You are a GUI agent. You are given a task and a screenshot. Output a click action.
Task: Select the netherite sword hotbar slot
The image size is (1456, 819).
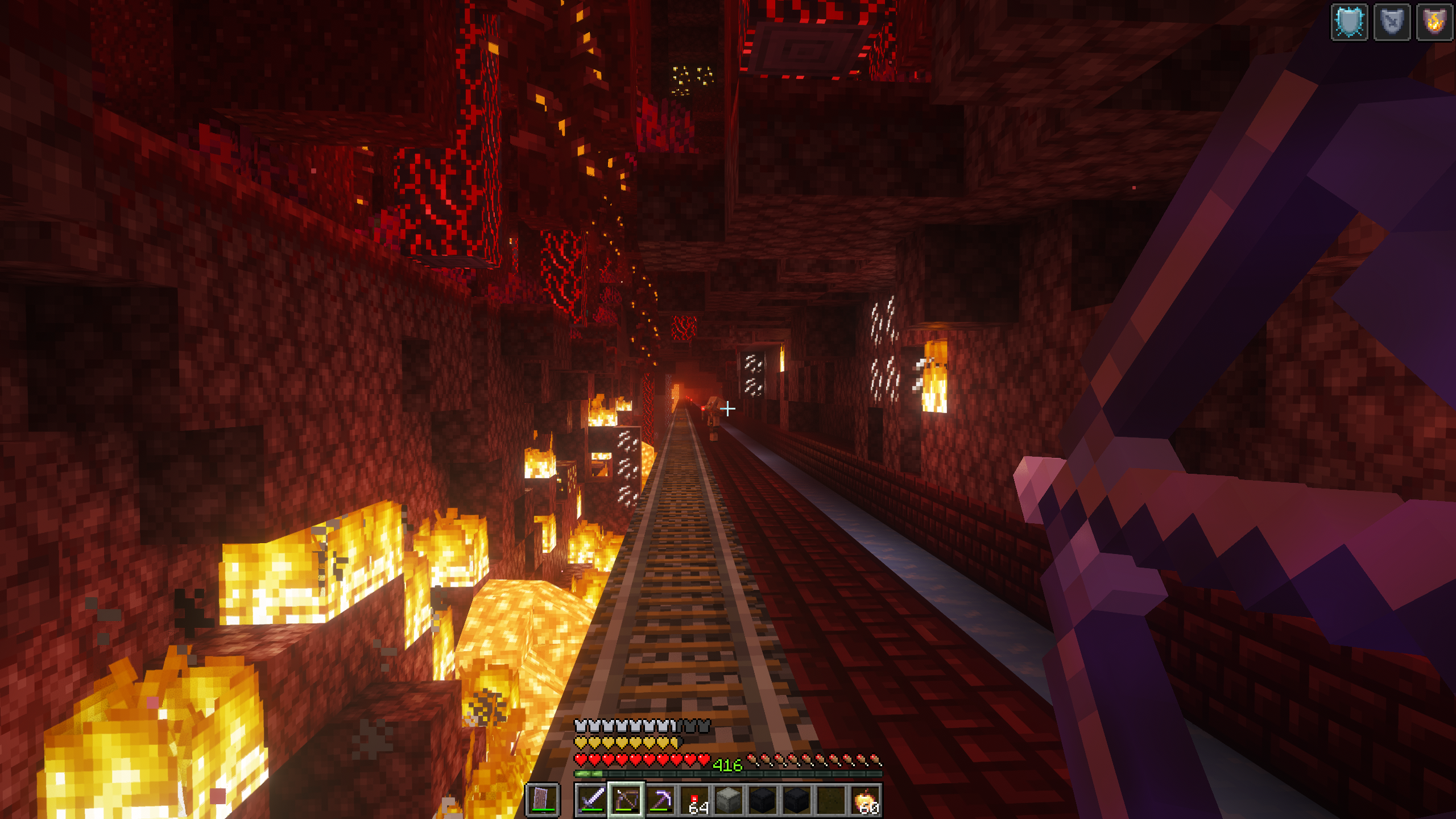(x=591, y=800)
